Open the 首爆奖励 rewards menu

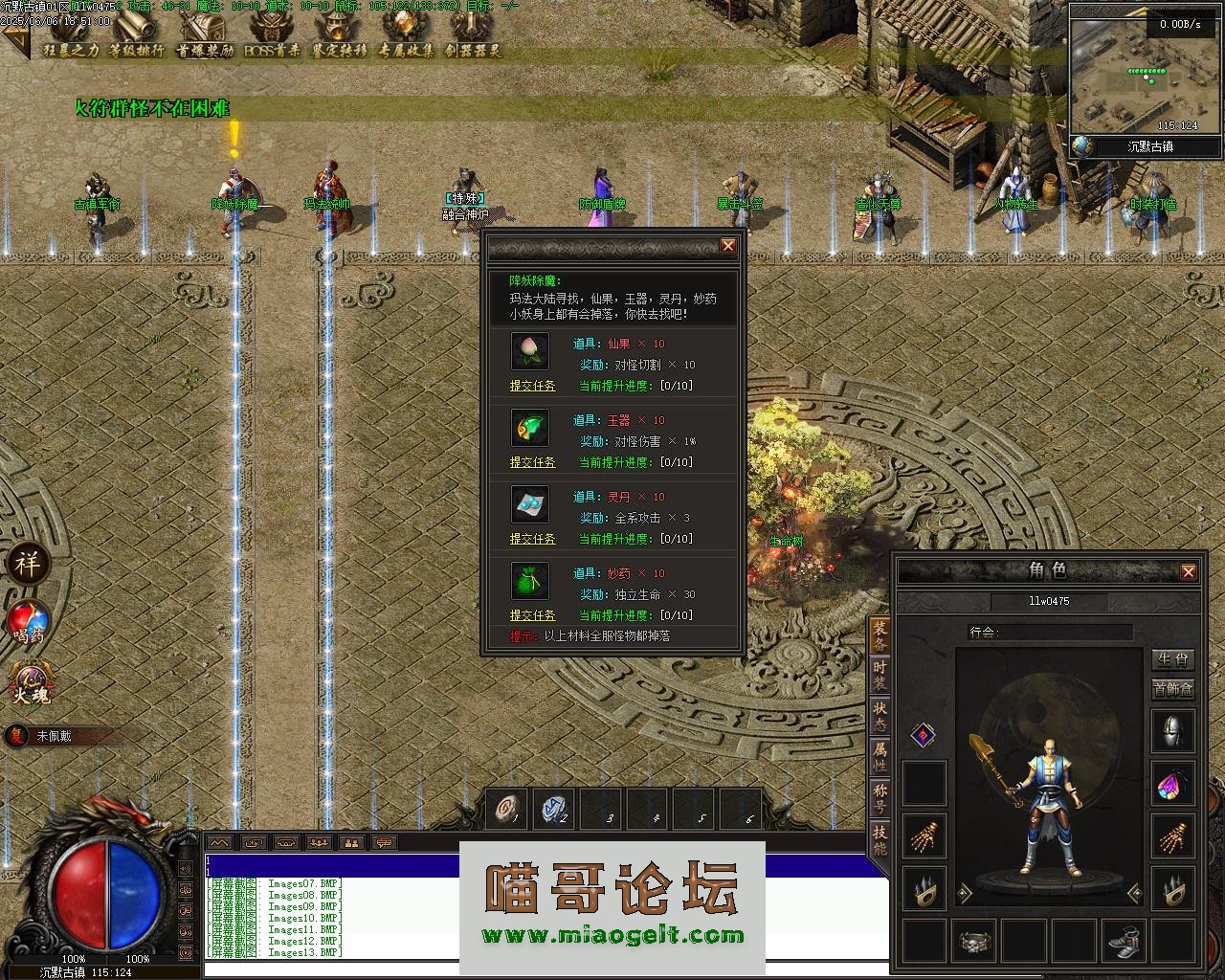pos(204,38)
